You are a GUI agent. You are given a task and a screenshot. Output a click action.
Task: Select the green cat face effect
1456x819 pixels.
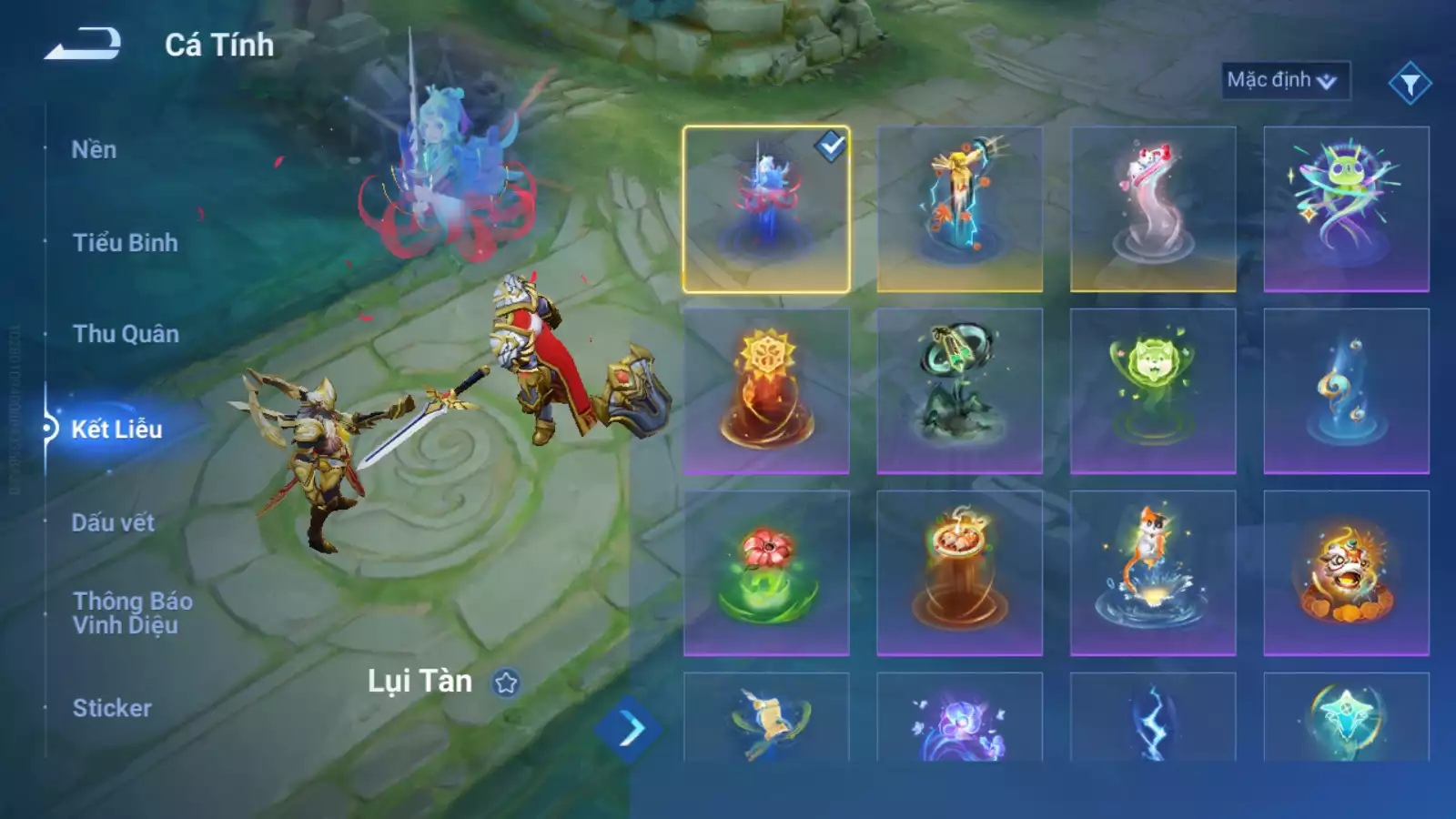pyautogui.click(x=1153, y=391)
